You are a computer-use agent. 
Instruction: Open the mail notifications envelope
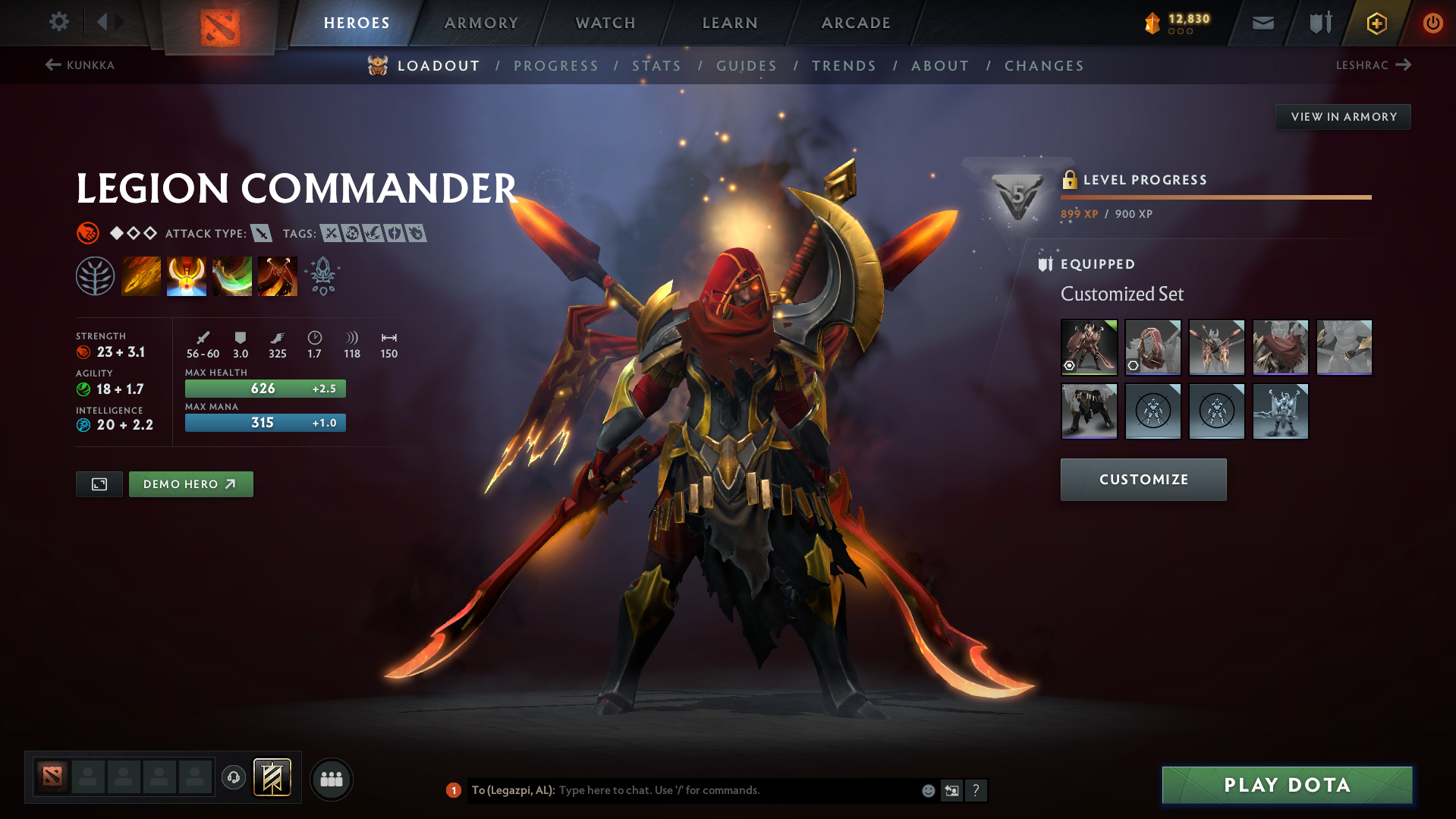click(1262, 23)
